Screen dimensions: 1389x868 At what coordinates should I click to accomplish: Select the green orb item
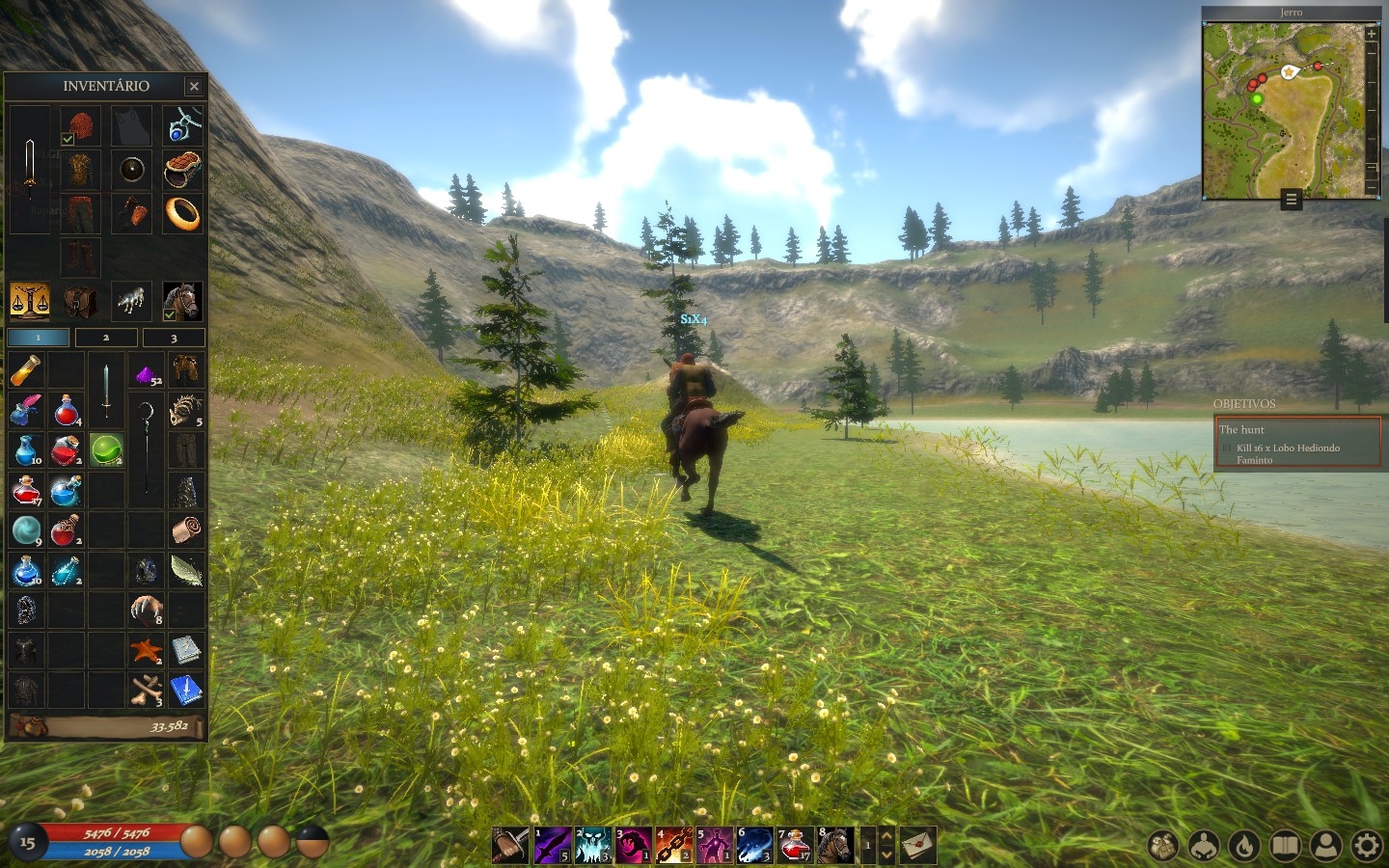click(106, 449)
